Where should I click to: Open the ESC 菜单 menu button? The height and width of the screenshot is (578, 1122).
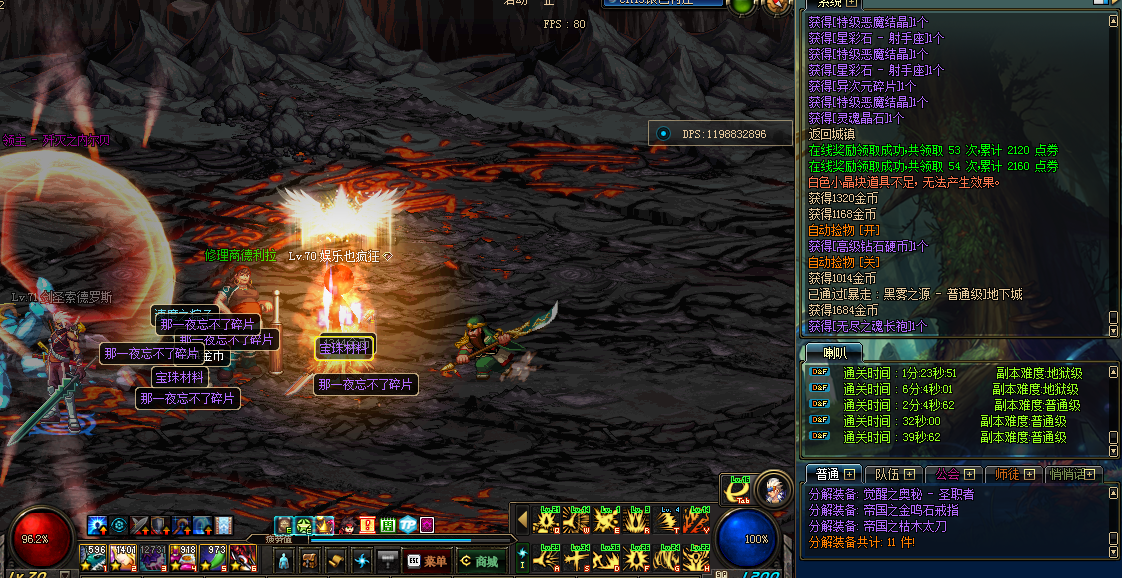coord(427,561)
